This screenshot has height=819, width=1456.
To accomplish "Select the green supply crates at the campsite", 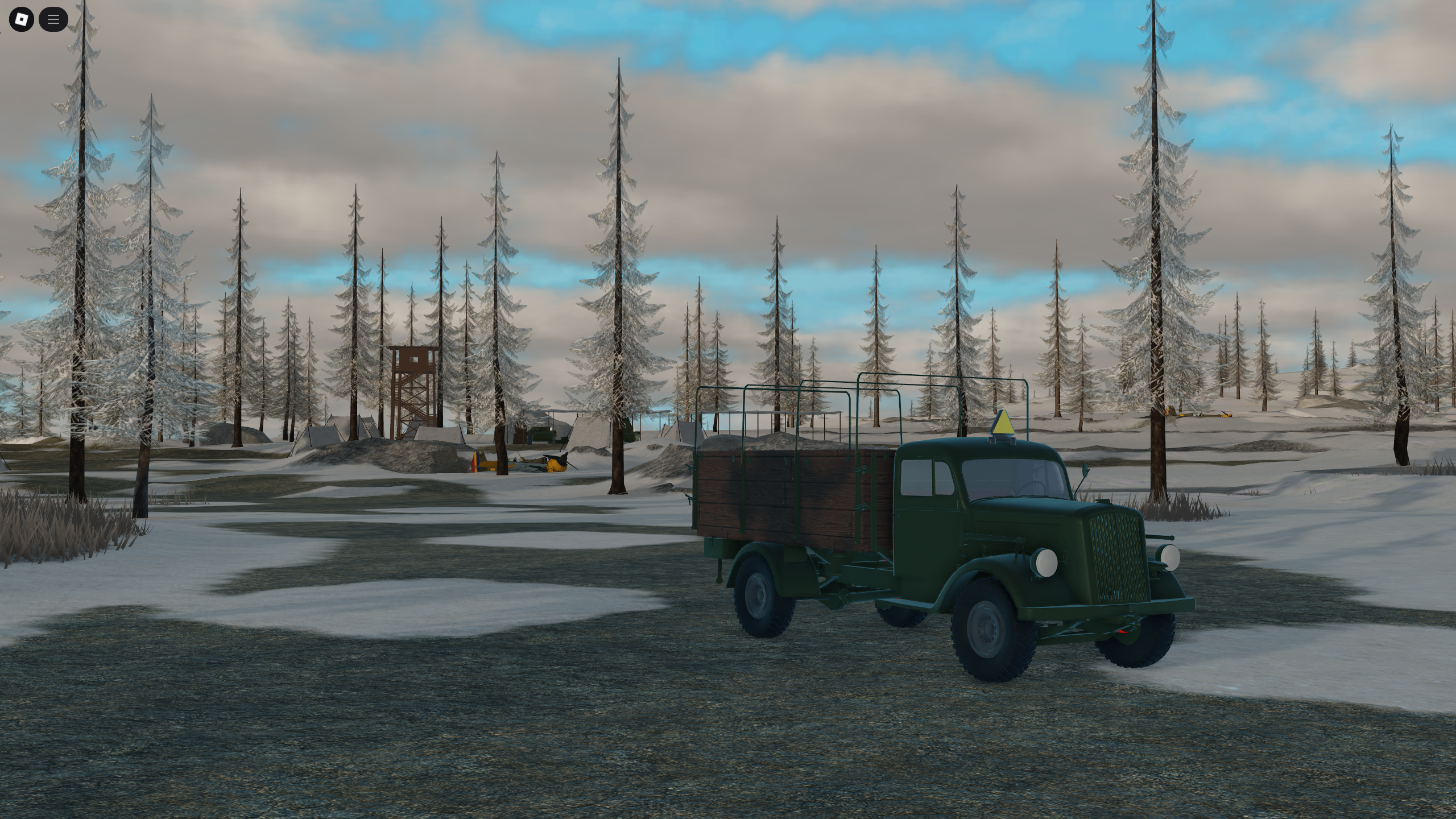I will pyautogui.click(x=540, y=433).
